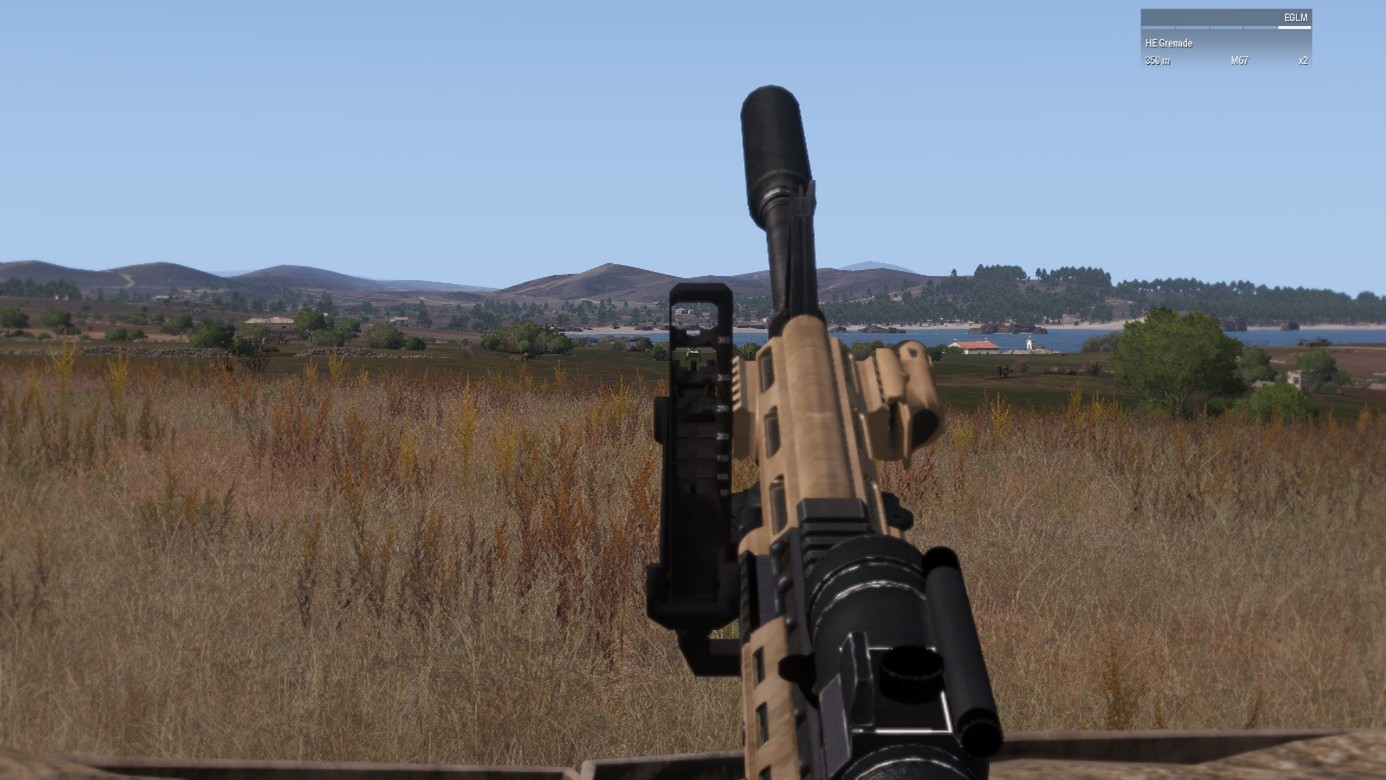
Task: Choose the M67 grenade indicator
Action: tap(1239, 61)
